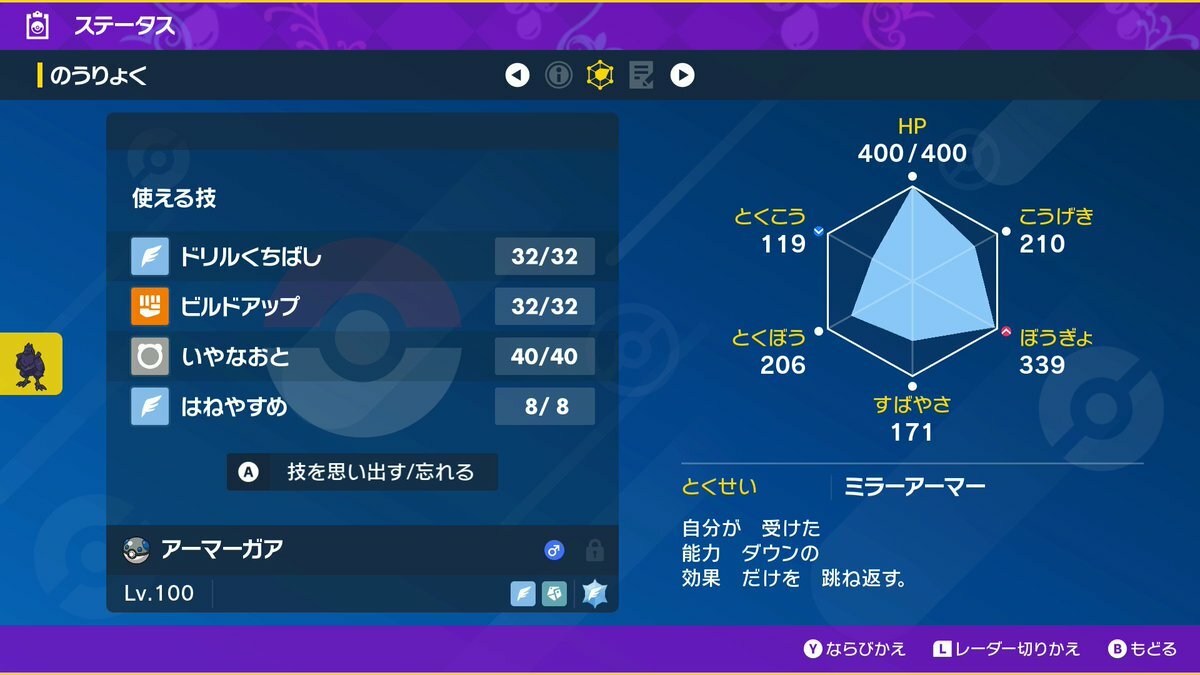The width and height of the screenshot is (1200, 675).
Task: Select the いやなおと move entry
Action: point(362,356)
